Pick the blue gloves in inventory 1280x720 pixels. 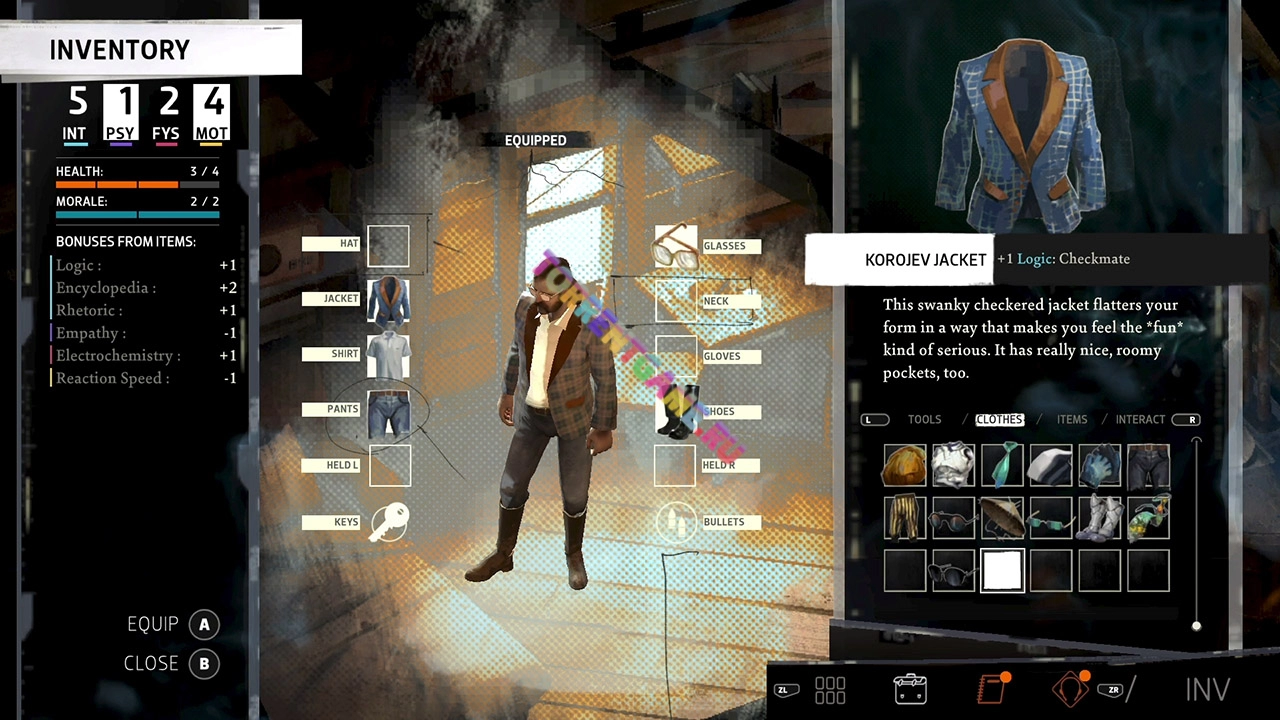pos(1099,466)
